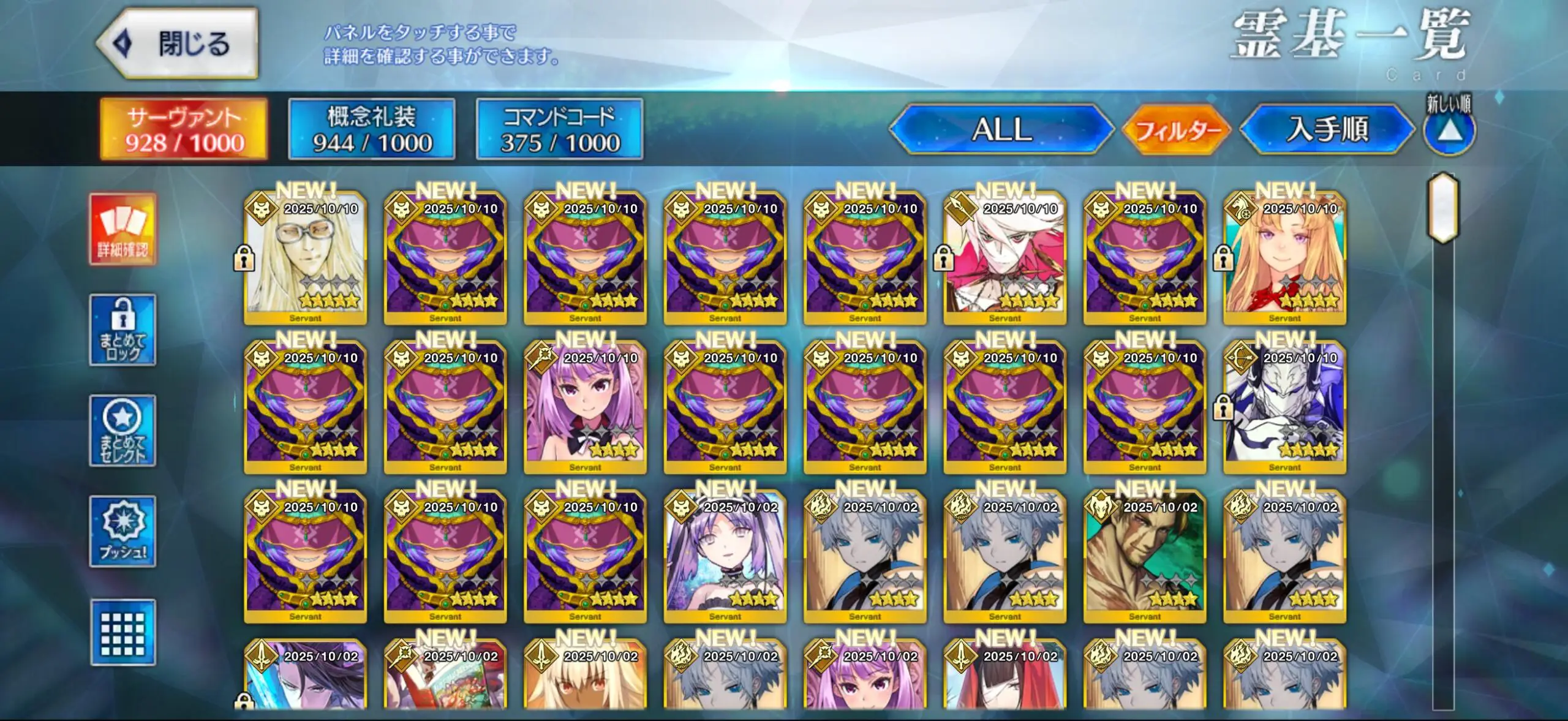Open the blonde girl with red ribbon card
1568x721 pixels.
pos(1284,259)
